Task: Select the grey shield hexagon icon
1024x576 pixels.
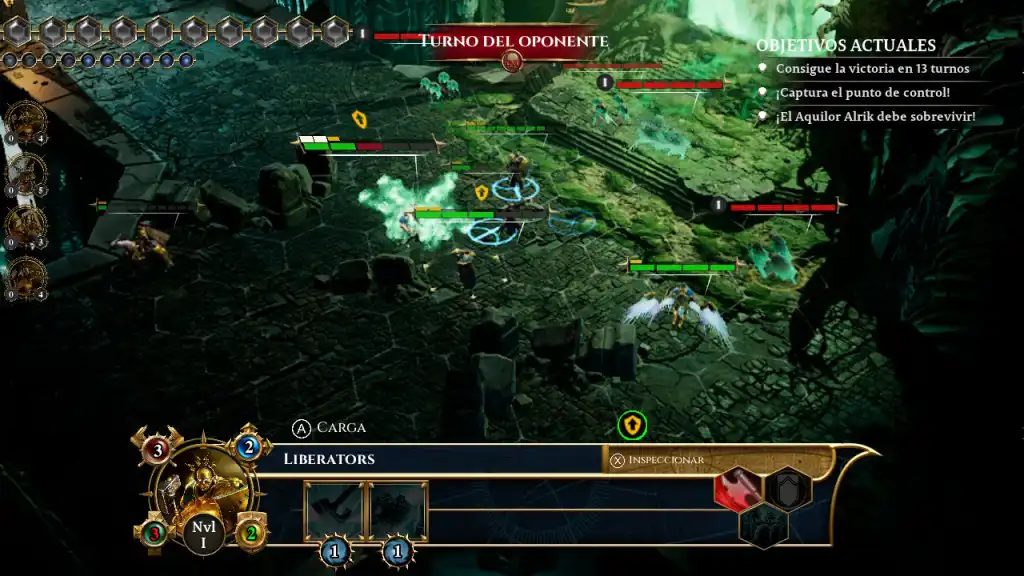Action: tap(787, 489)
